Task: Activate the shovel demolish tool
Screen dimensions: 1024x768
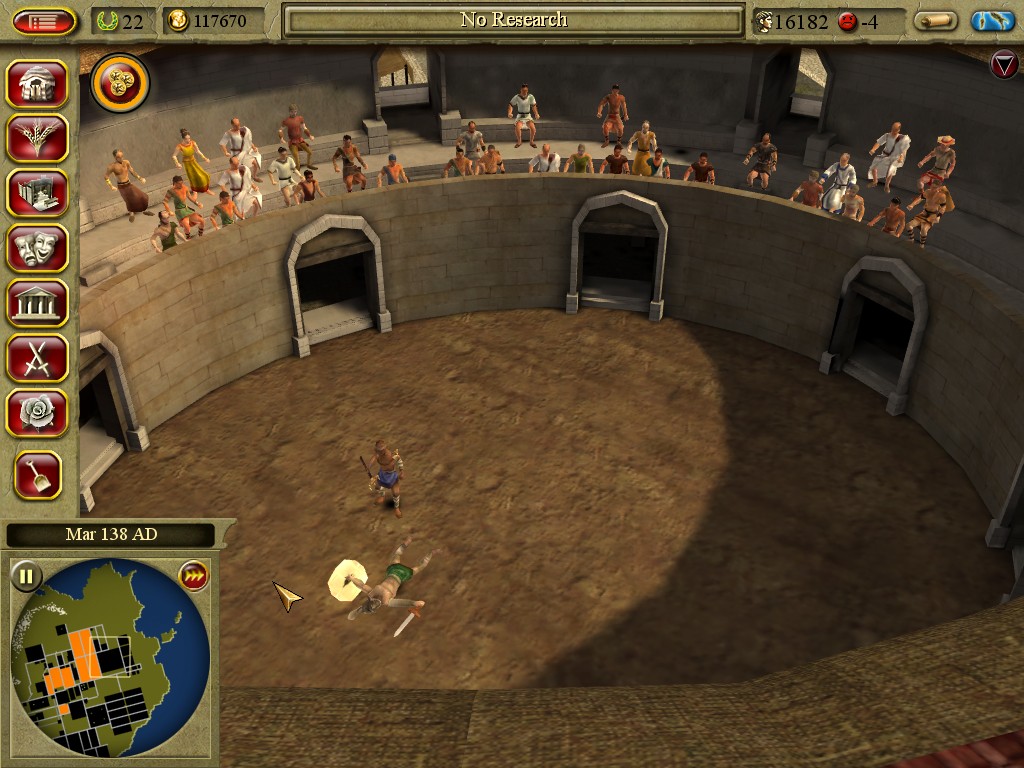Action: tap(38, 475)
